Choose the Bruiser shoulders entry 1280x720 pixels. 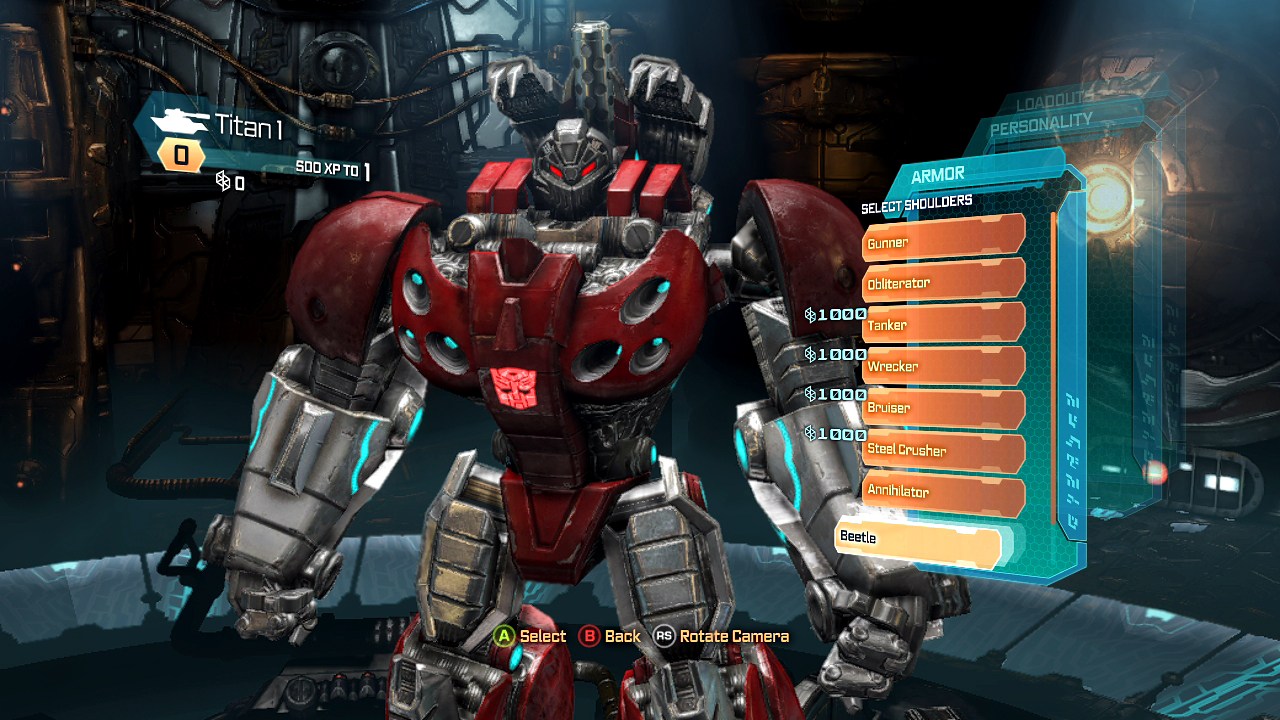pyautogui.click(x=942, y=408)
